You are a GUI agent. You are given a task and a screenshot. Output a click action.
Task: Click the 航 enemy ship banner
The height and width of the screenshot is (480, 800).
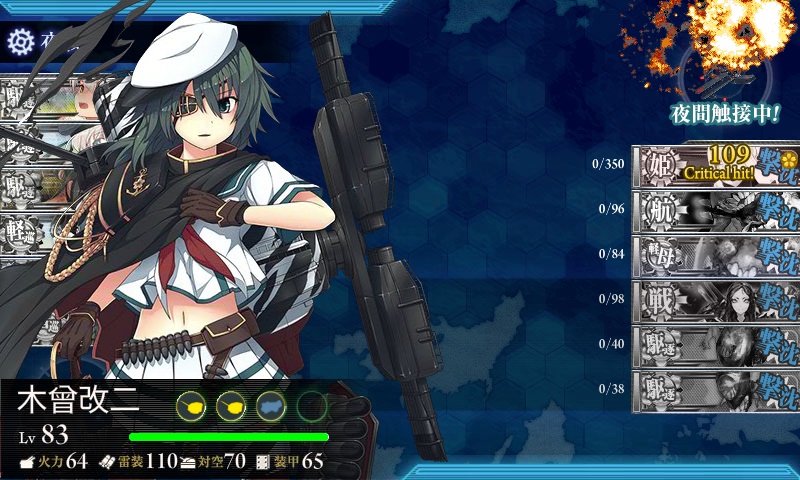(x=715, y=211)
